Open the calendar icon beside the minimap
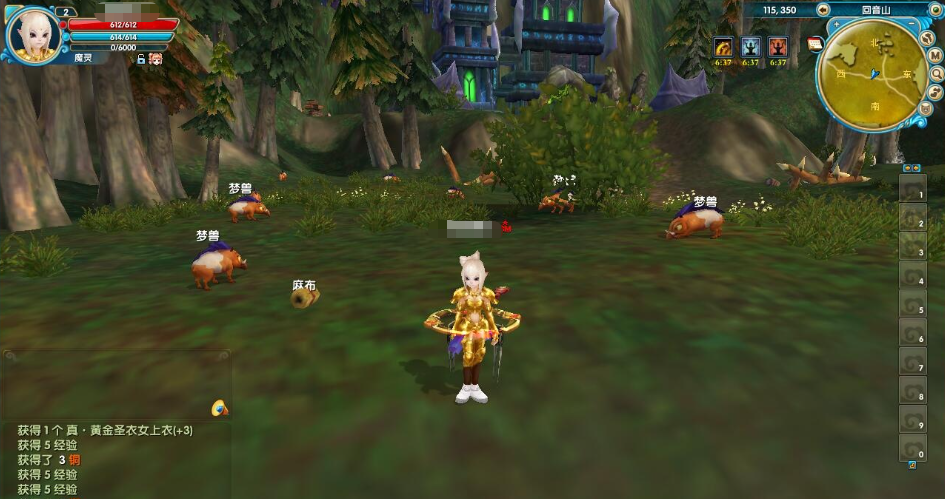The width and height of the screenshot is (945, 499). (x=816, y=44)
